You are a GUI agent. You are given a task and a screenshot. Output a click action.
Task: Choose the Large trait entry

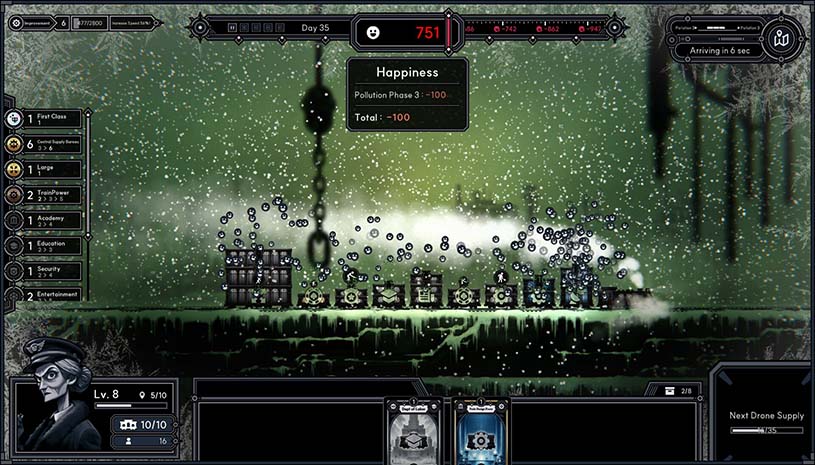point(45,170)
